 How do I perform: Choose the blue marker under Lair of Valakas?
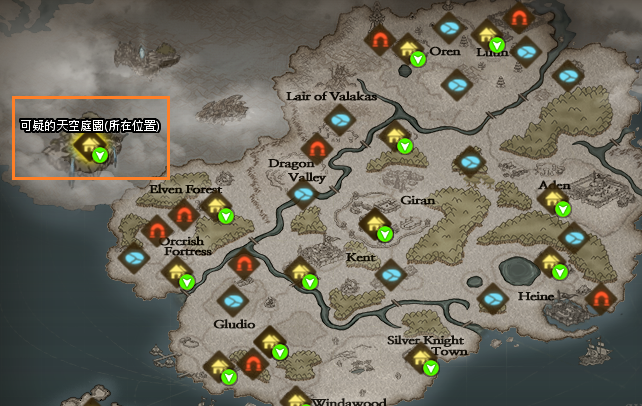point(341,121)
